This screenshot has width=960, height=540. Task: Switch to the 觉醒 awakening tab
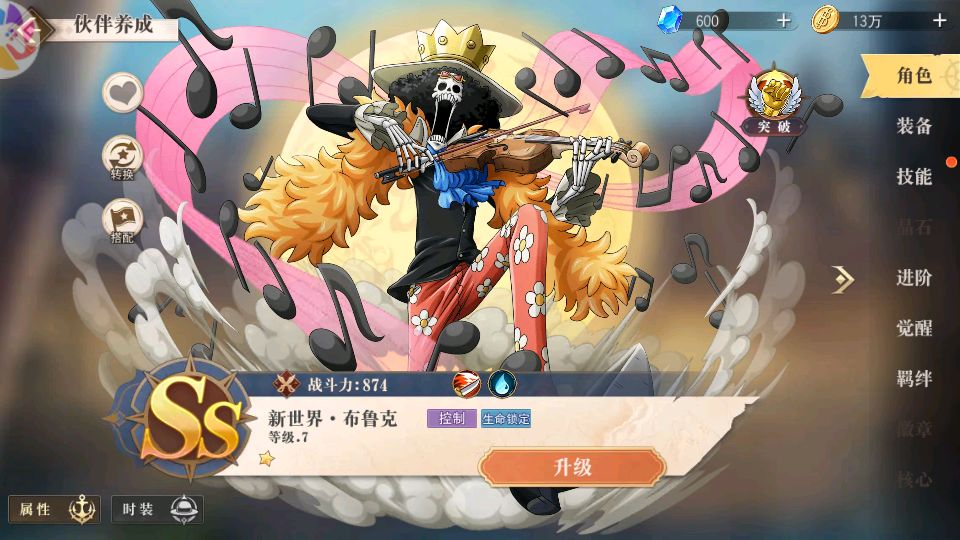pos(914,329)
